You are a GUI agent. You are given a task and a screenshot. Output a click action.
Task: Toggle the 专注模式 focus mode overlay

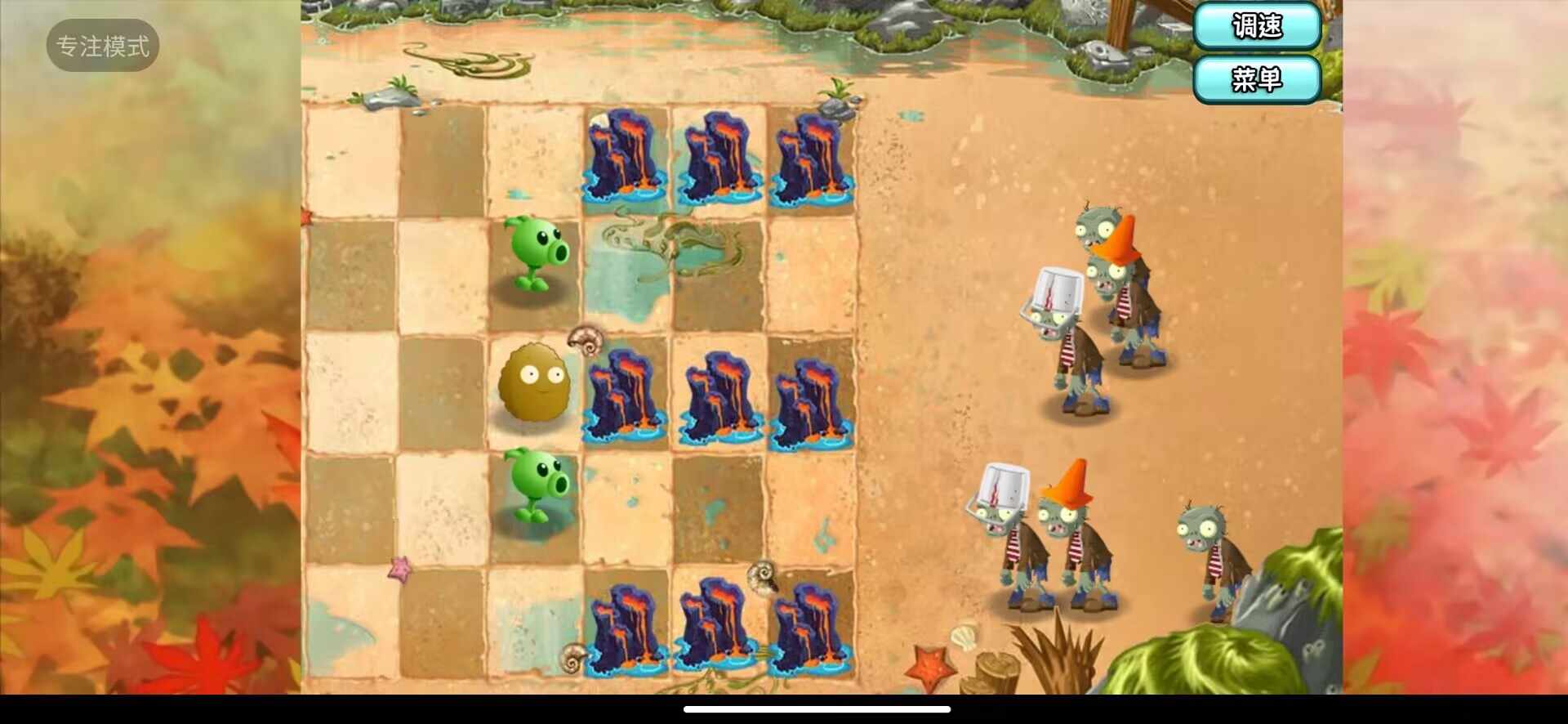(103, 46)
